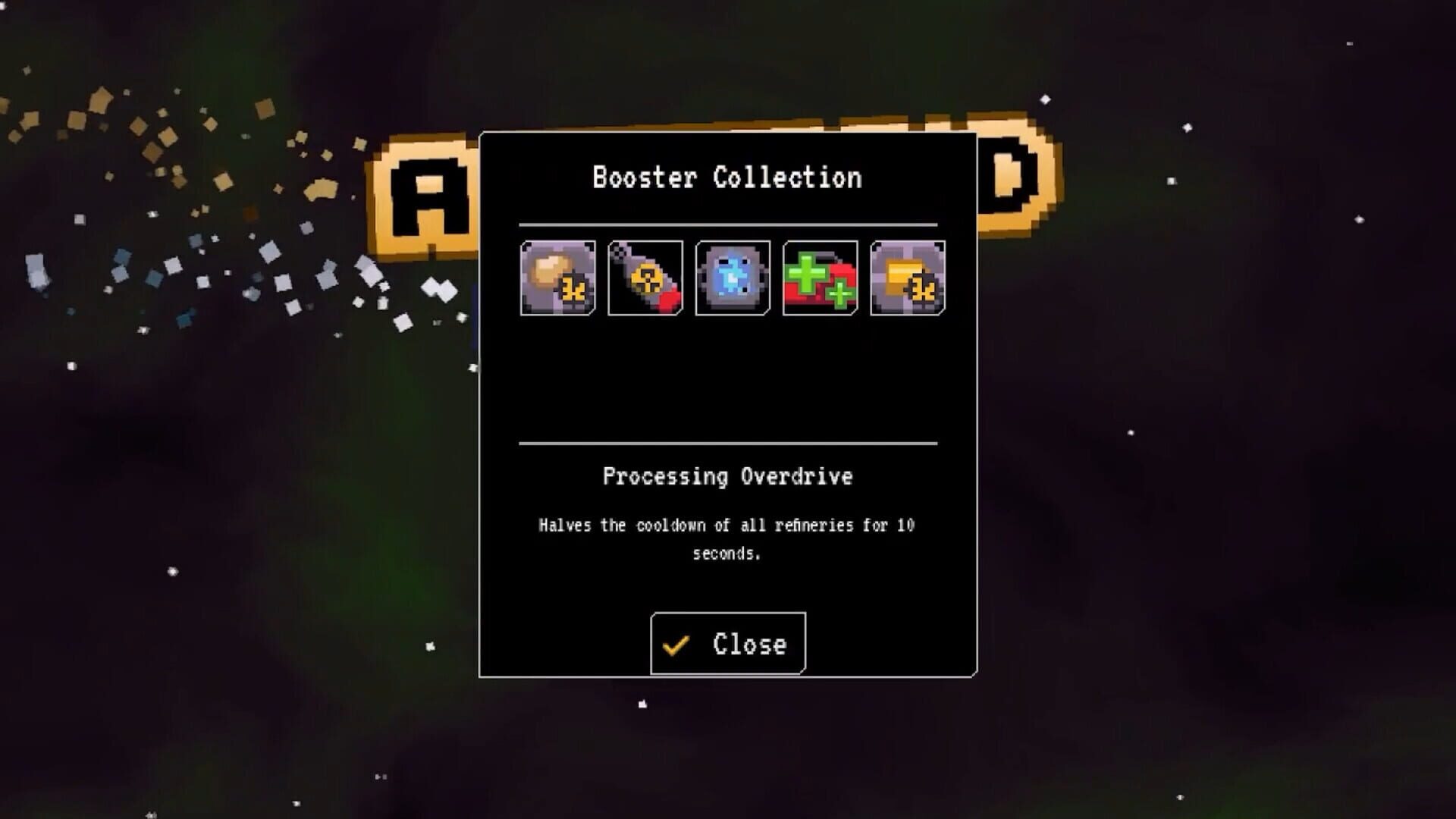The width and height of the screenshot is (1456, 819).
Task: Click the Booster Collection header
Action: pyautogui.click(x=726, y=178)
